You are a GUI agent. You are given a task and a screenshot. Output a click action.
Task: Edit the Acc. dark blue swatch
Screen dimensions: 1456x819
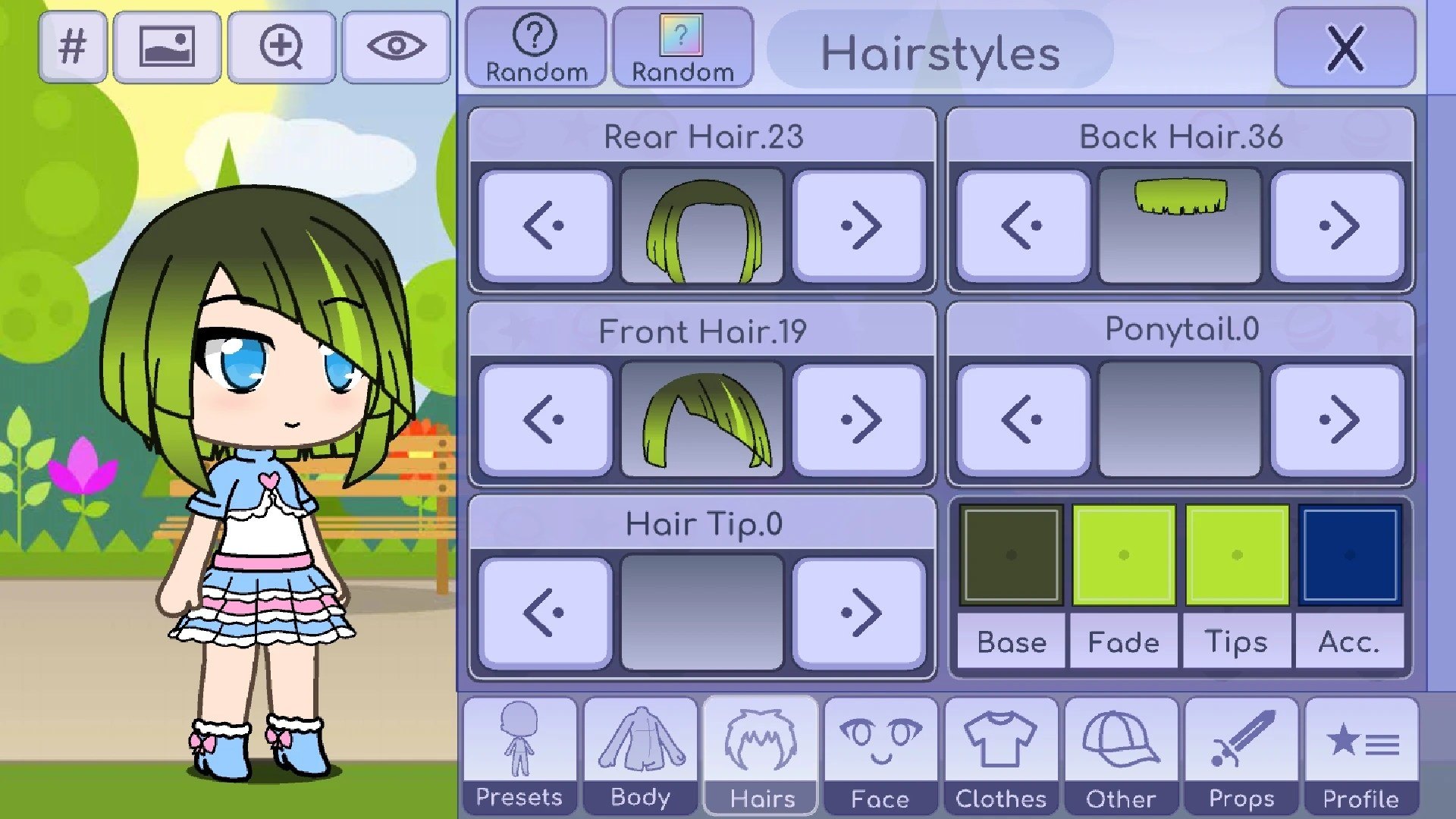(1350, 555)
